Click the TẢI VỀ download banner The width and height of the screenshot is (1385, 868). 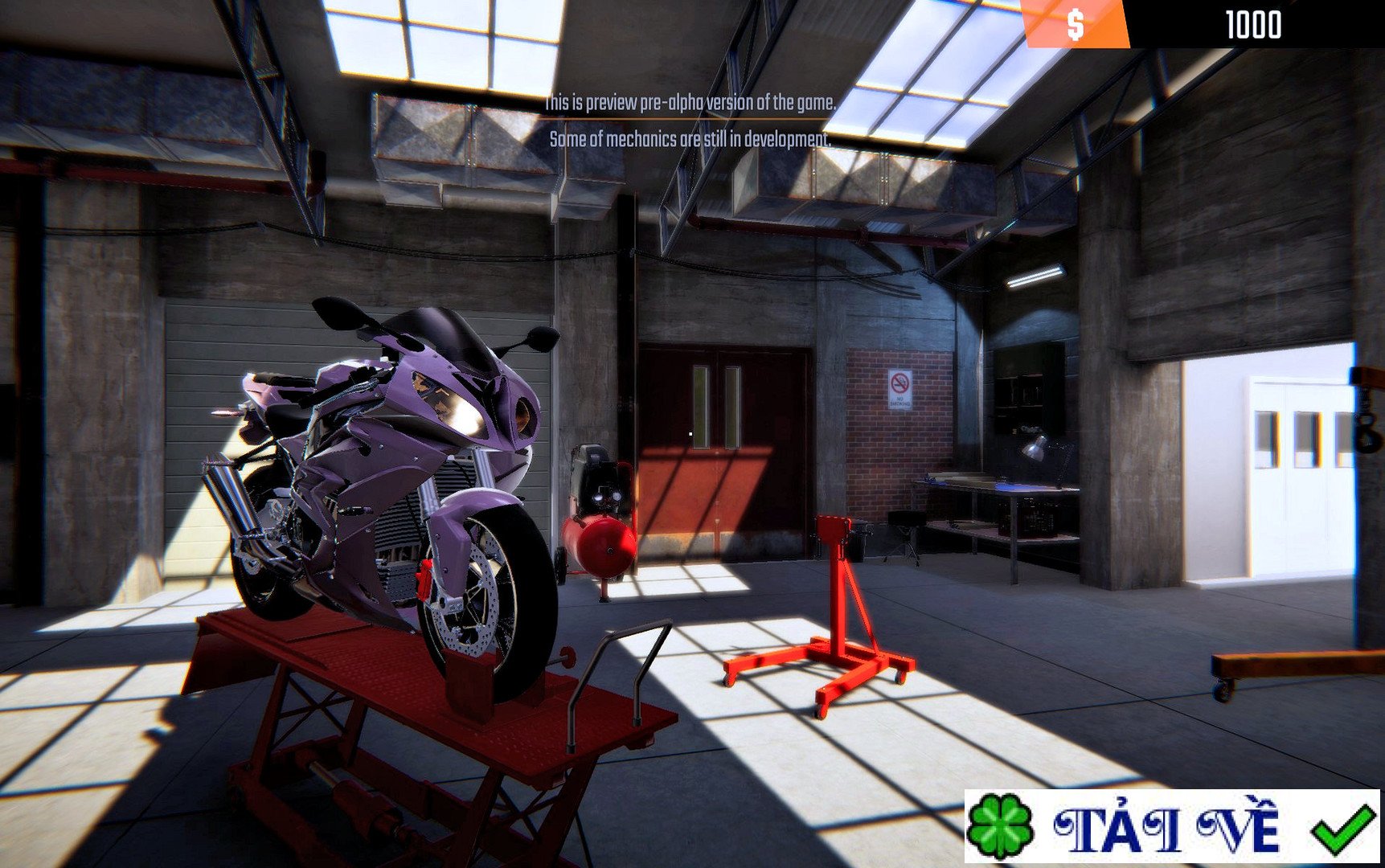pos(1170,826)
